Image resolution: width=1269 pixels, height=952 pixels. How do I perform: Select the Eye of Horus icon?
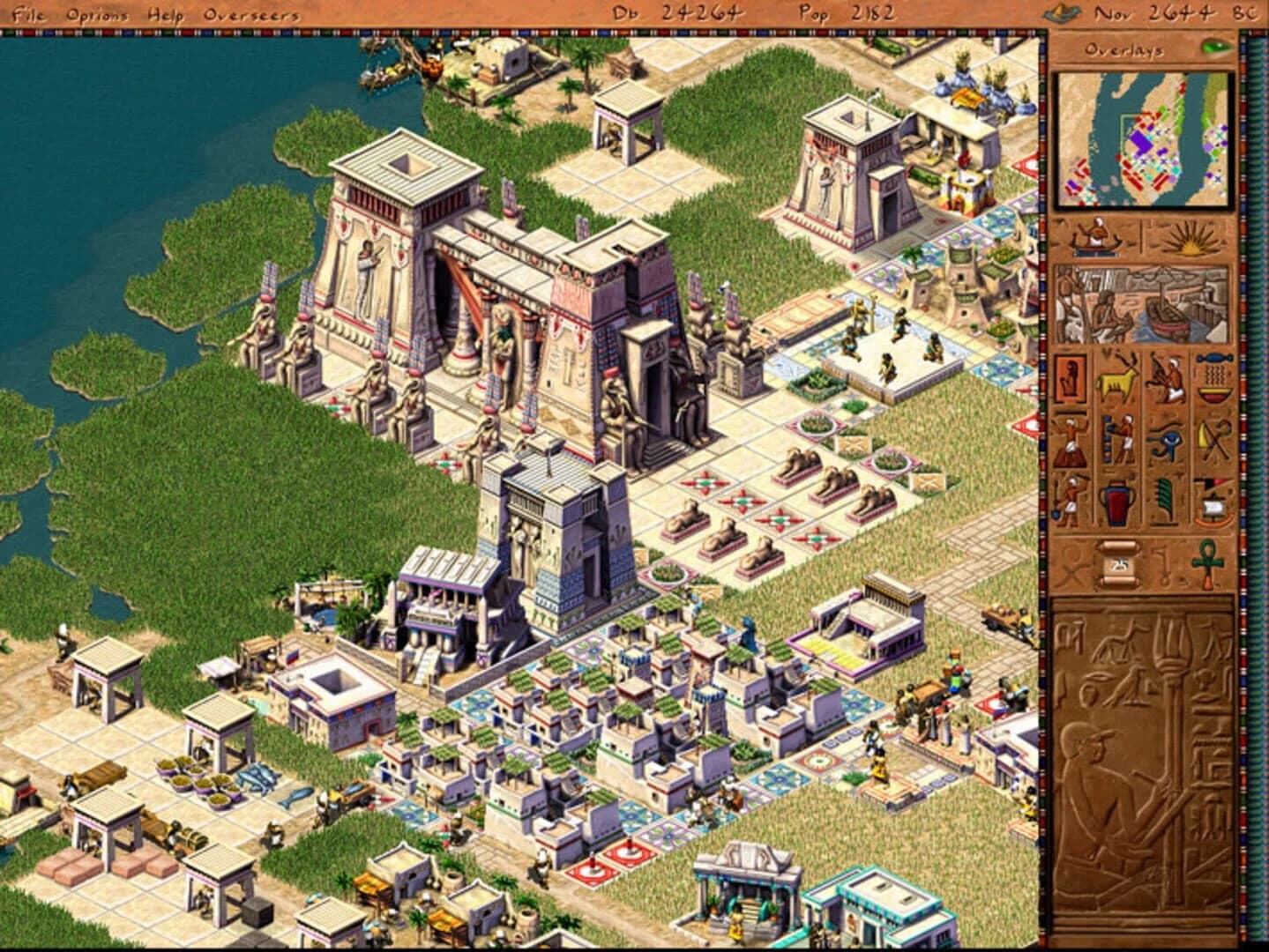click(x=1166, y=441)
